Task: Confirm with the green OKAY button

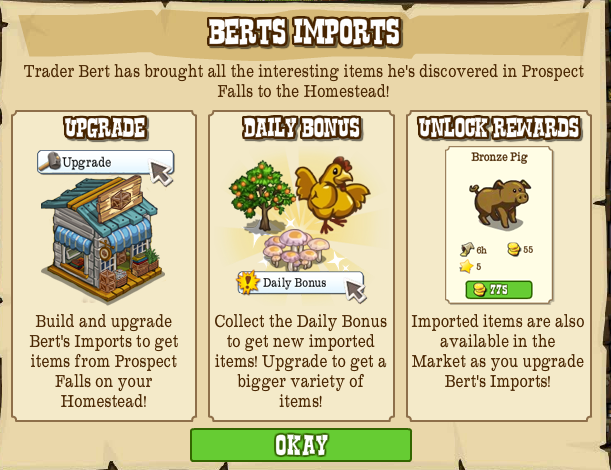Action: tap(300, 445)
